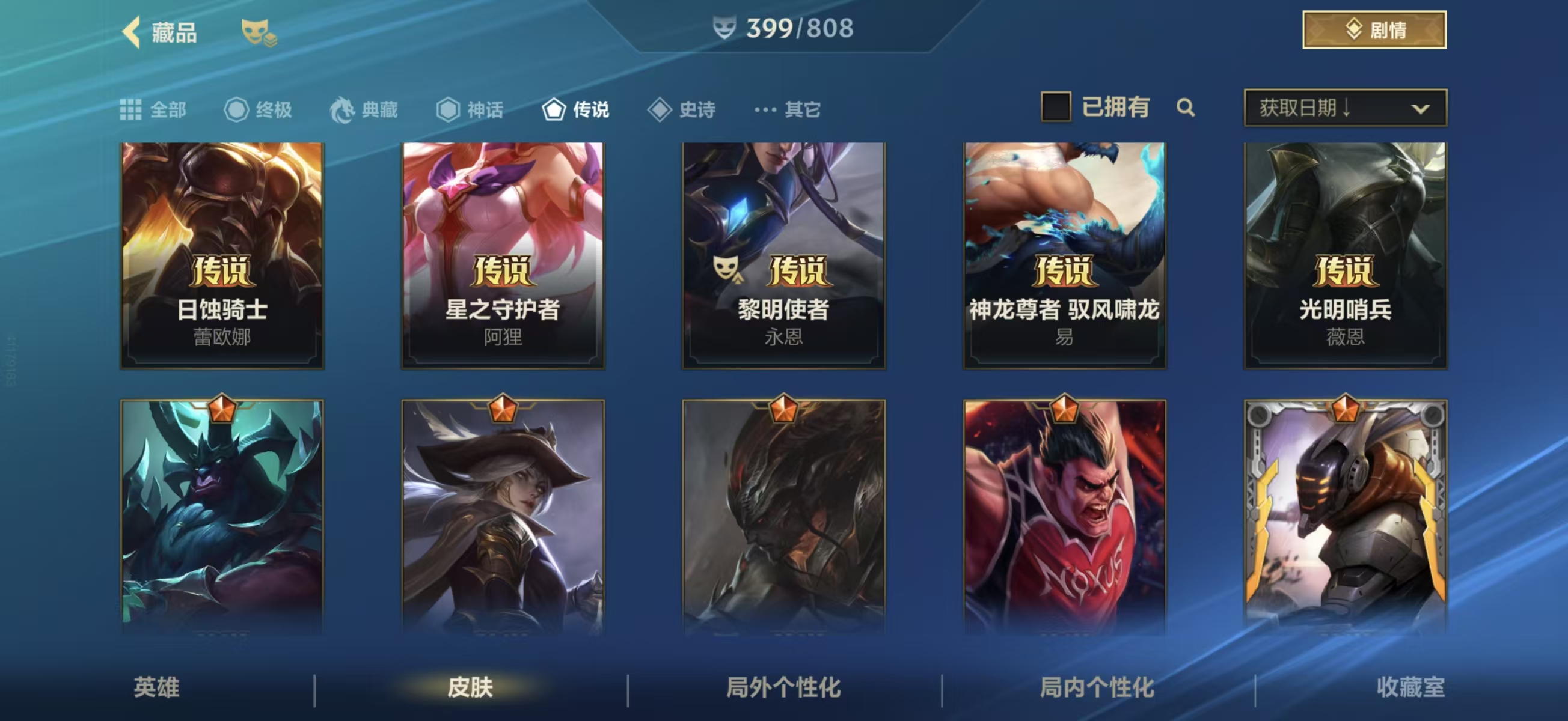Choose the 黎明使者 永恩 skin card
This screenshot has height=721, width=1568.
783,255
